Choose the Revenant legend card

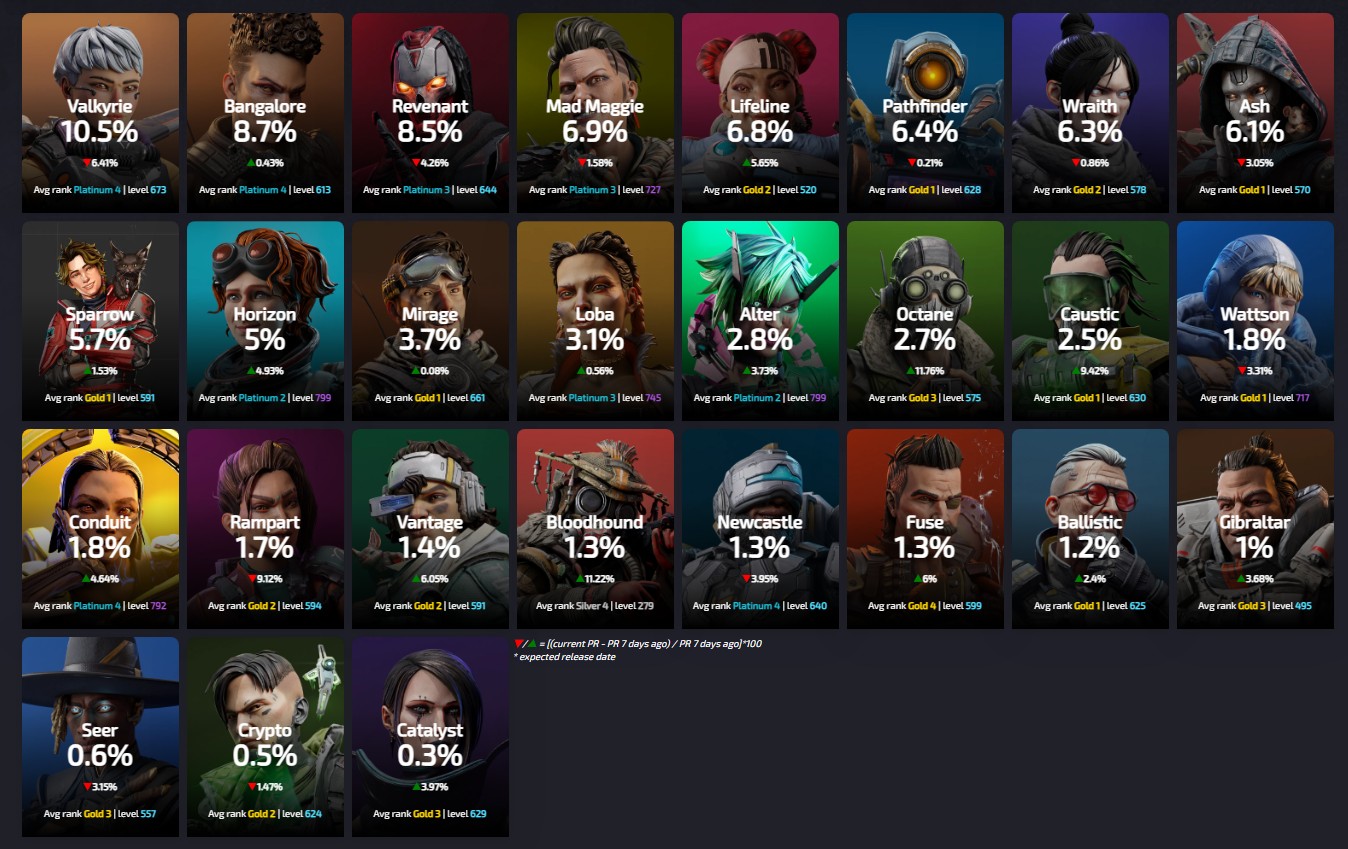430,113
